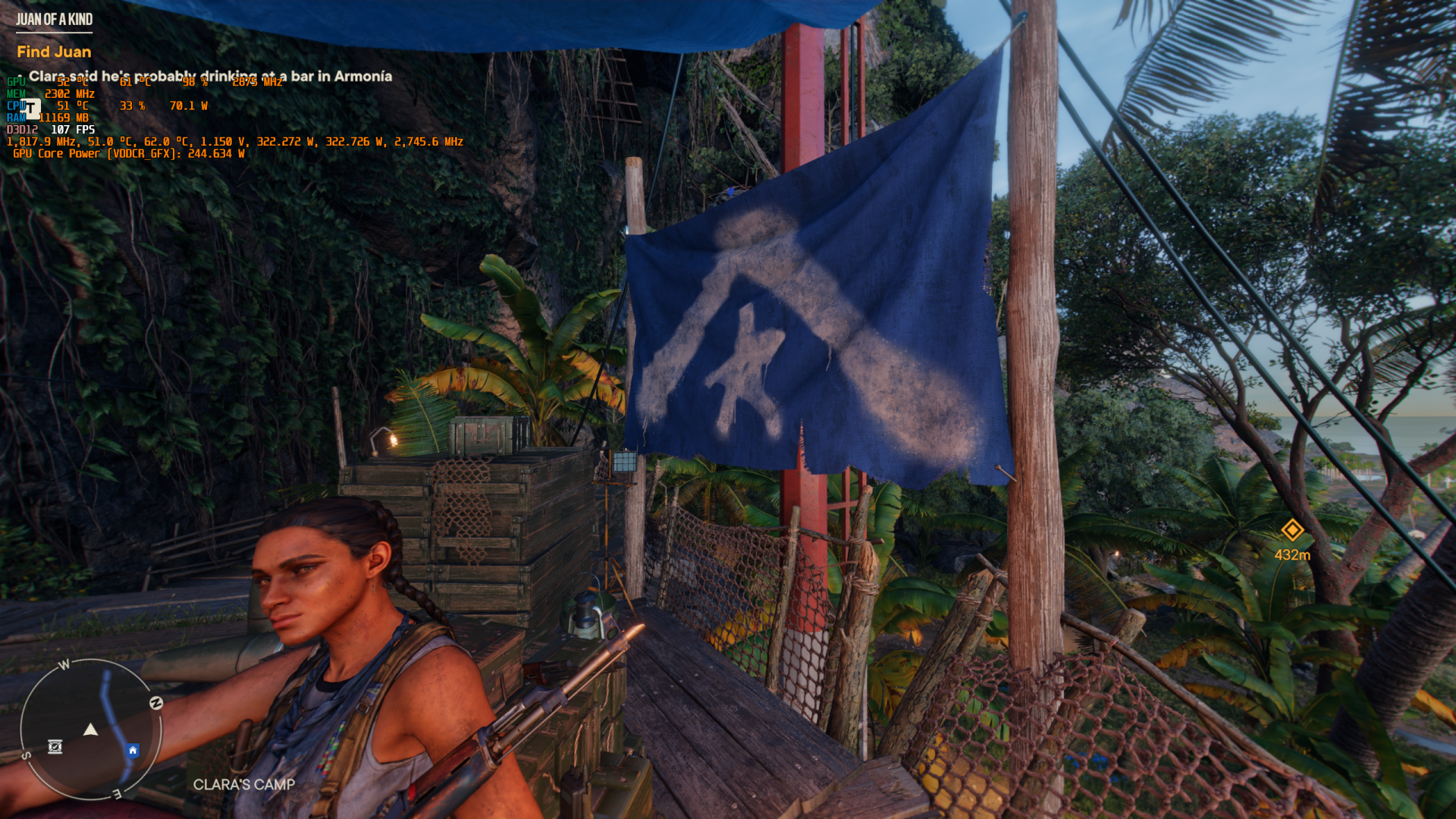The height and width of the screenshot is (819, 1456).
Task: Click the 'W' letter on the compass
Action: pos(65,664)
